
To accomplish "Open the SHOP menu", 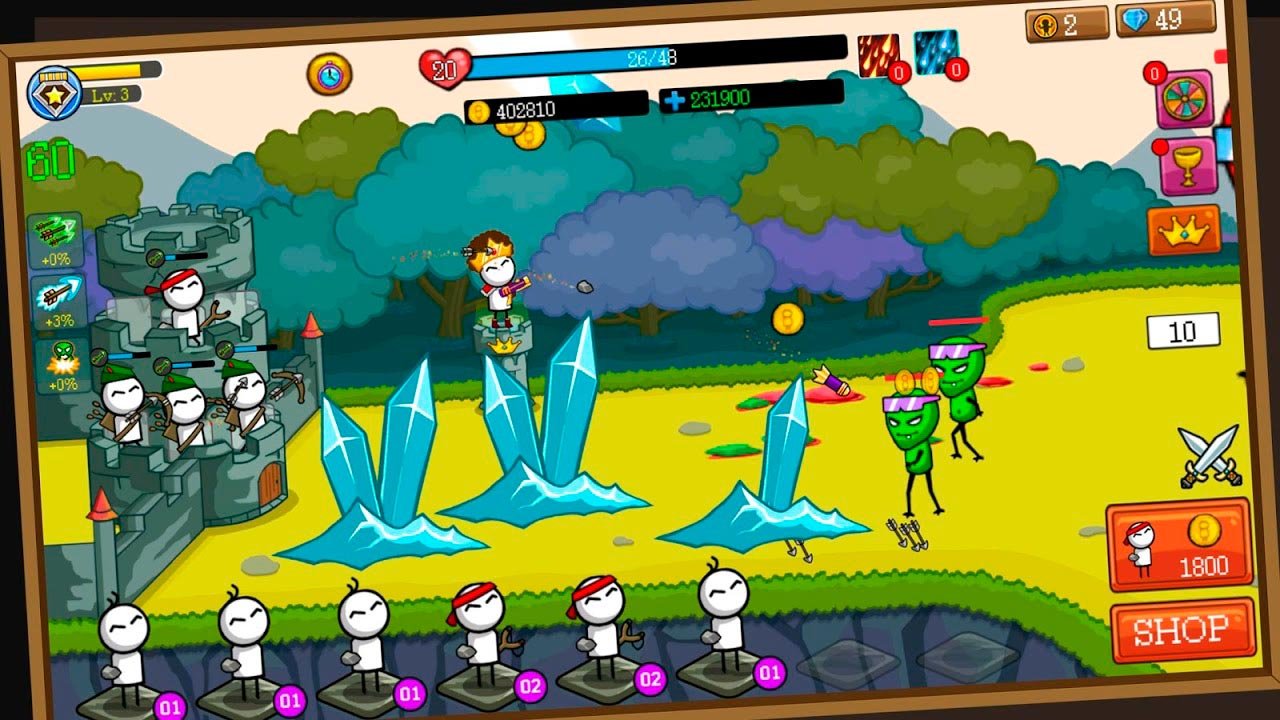I will pyautogui.click(x=1183, y=630).
